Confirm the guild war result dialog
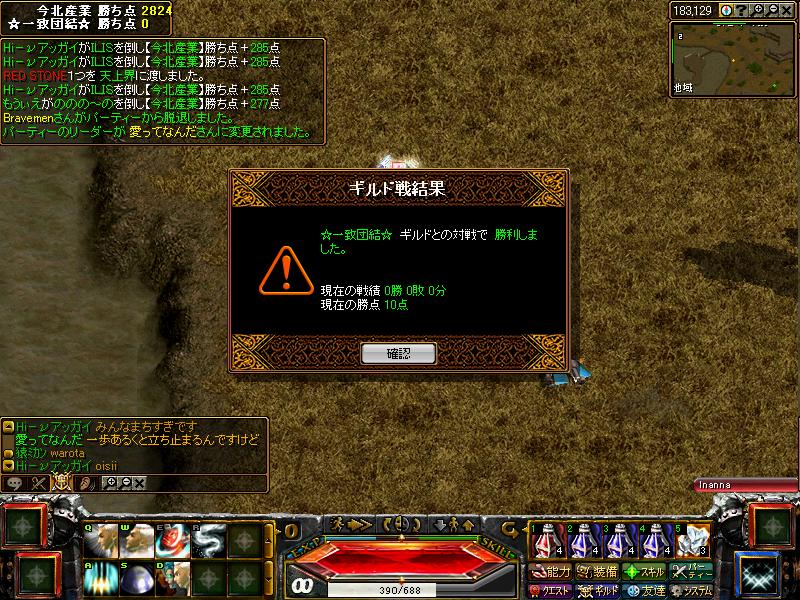The height and width of the screenshot is (600, 800). coord(398,352)
